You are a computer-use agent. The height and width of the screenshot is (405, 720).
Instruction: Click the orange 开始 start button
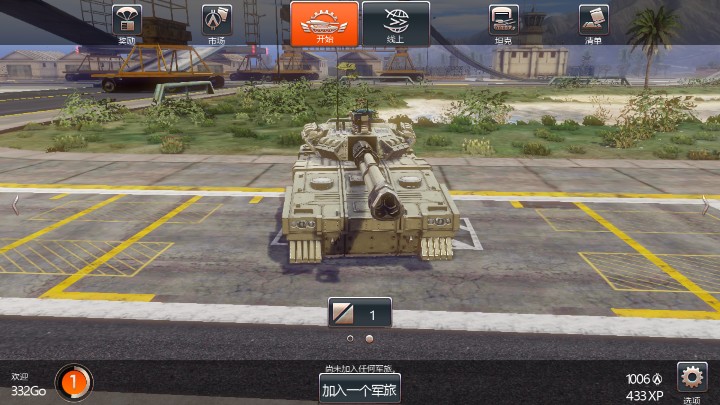[x=325, y=23]
